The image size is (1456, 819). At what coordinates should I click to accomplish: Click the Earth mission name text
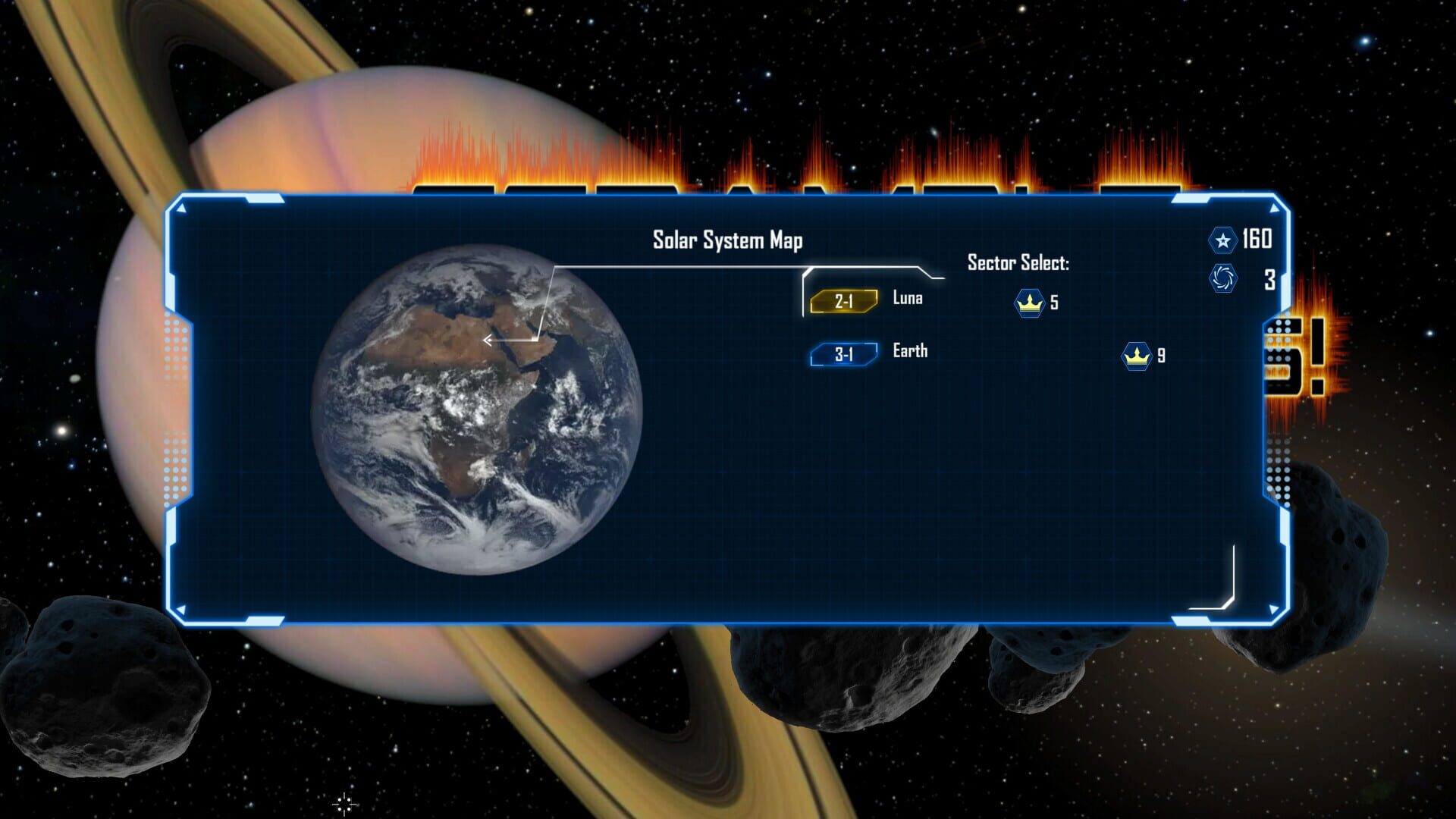pyautogui.click(x=908, y=351)
